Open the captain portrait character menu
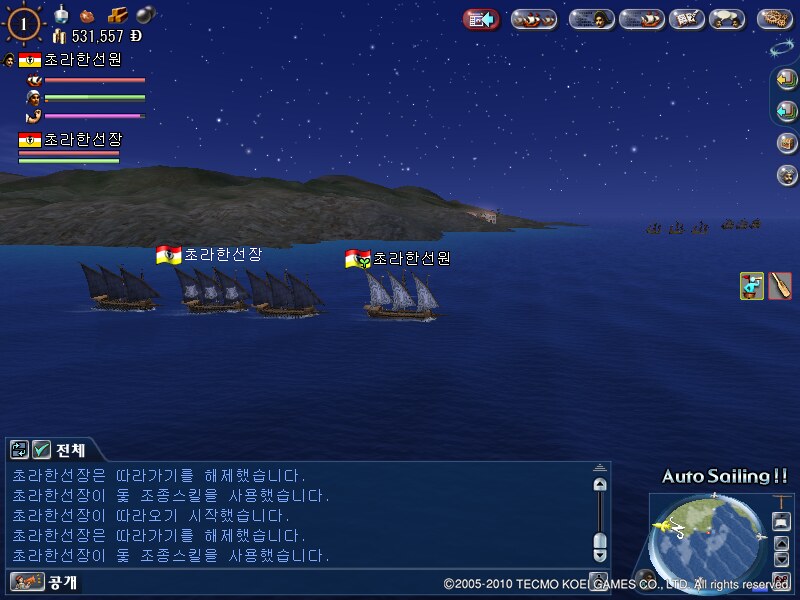Image resolution: width=800 pixels, height=600 pixels. click(591, 19)
